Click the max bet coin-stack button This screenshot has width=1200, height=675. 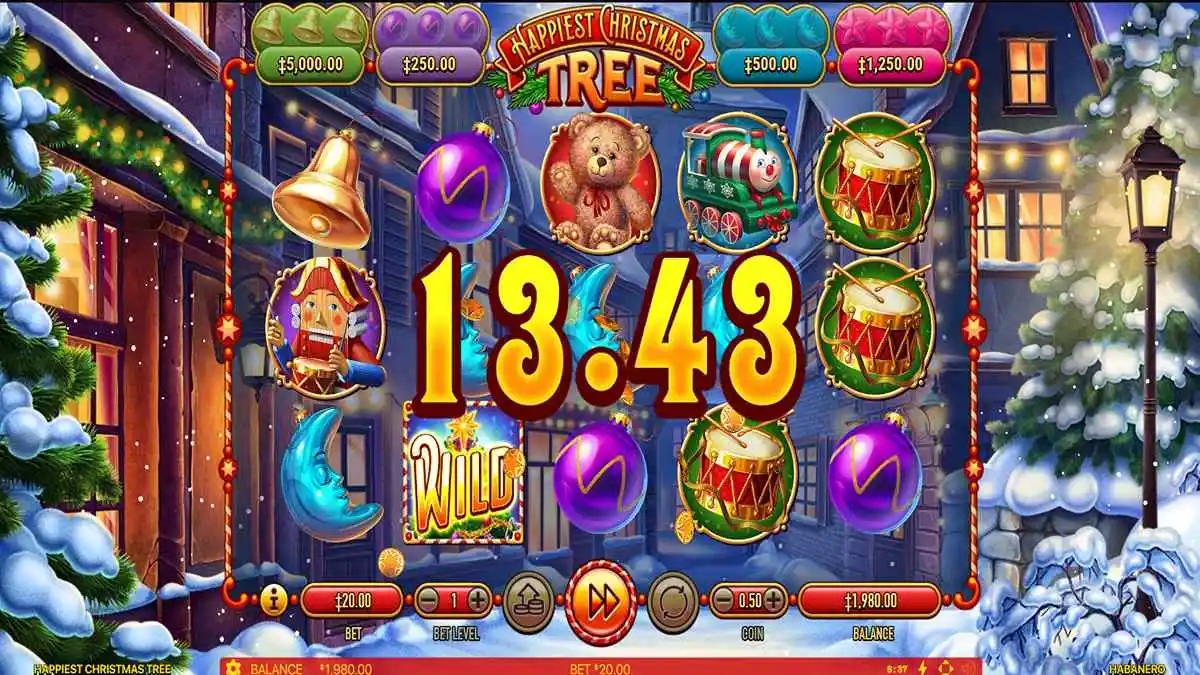(x=528, y=601)
